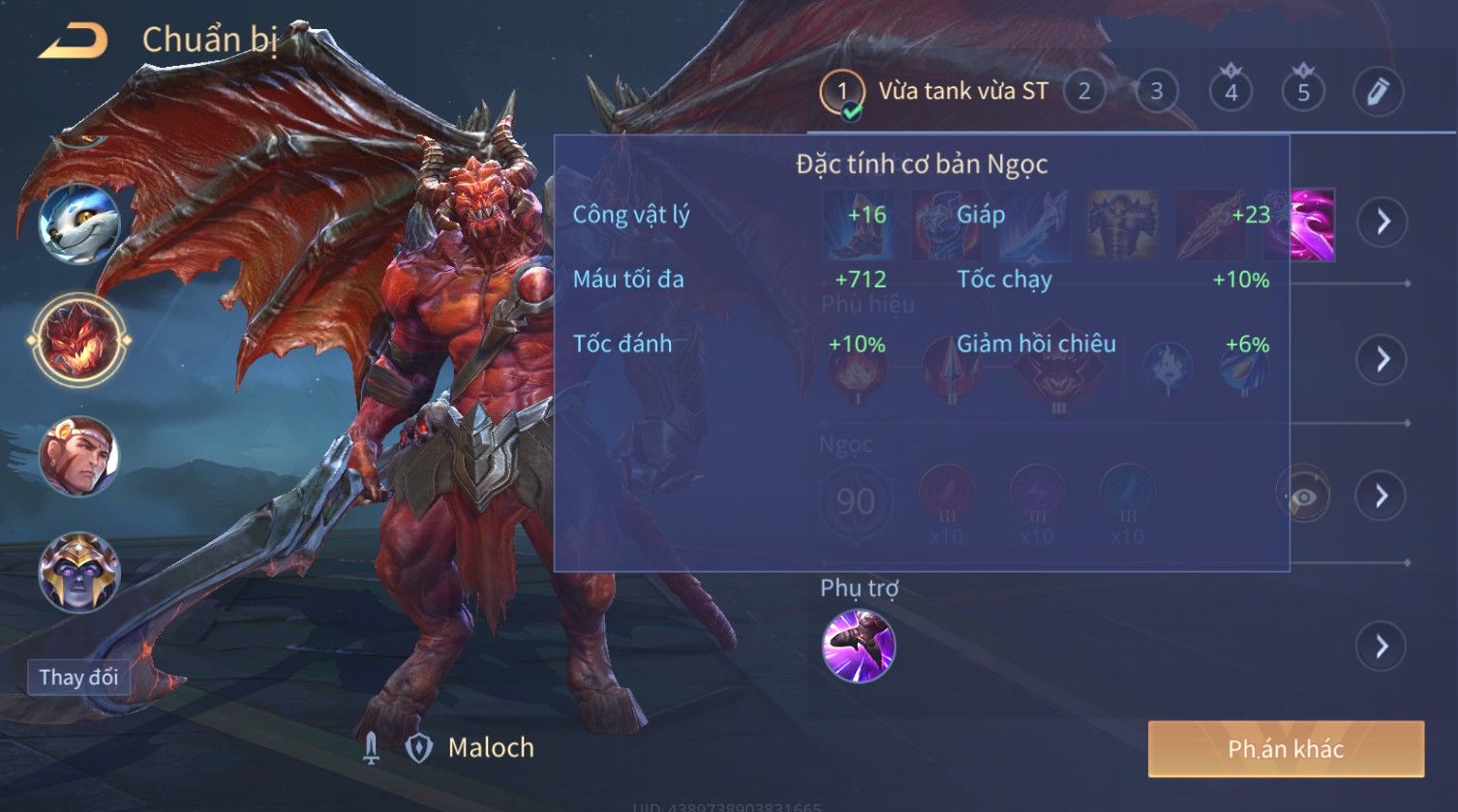This screenshot has width=1458, height=812.
Task: Choose locked preset slot 4
Action: pos(1230,92)
